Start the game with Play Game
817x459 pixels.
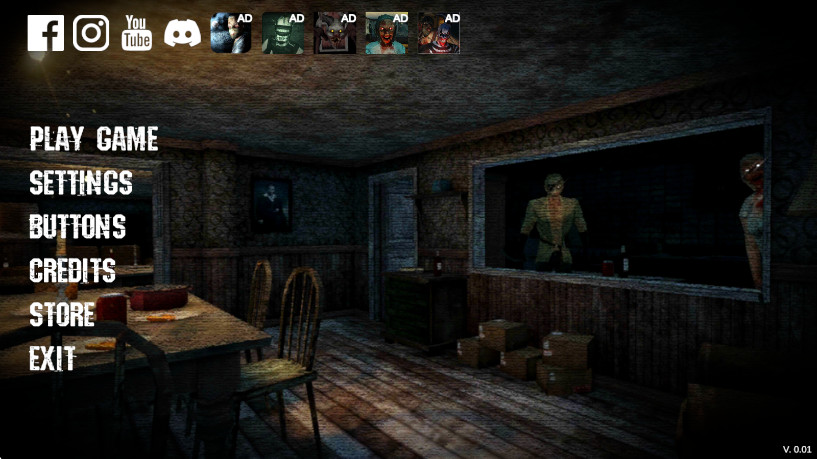[x=94, y=139]
